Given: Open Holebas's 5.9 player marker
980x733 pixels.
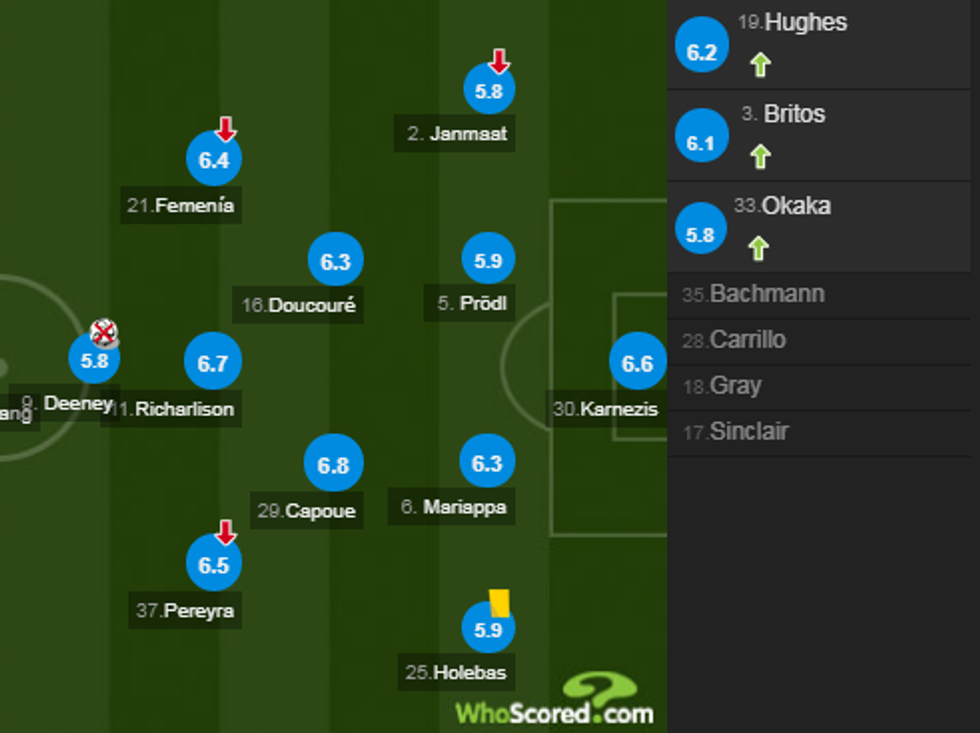Looking at the screenshot, I should tap(488, 630).
